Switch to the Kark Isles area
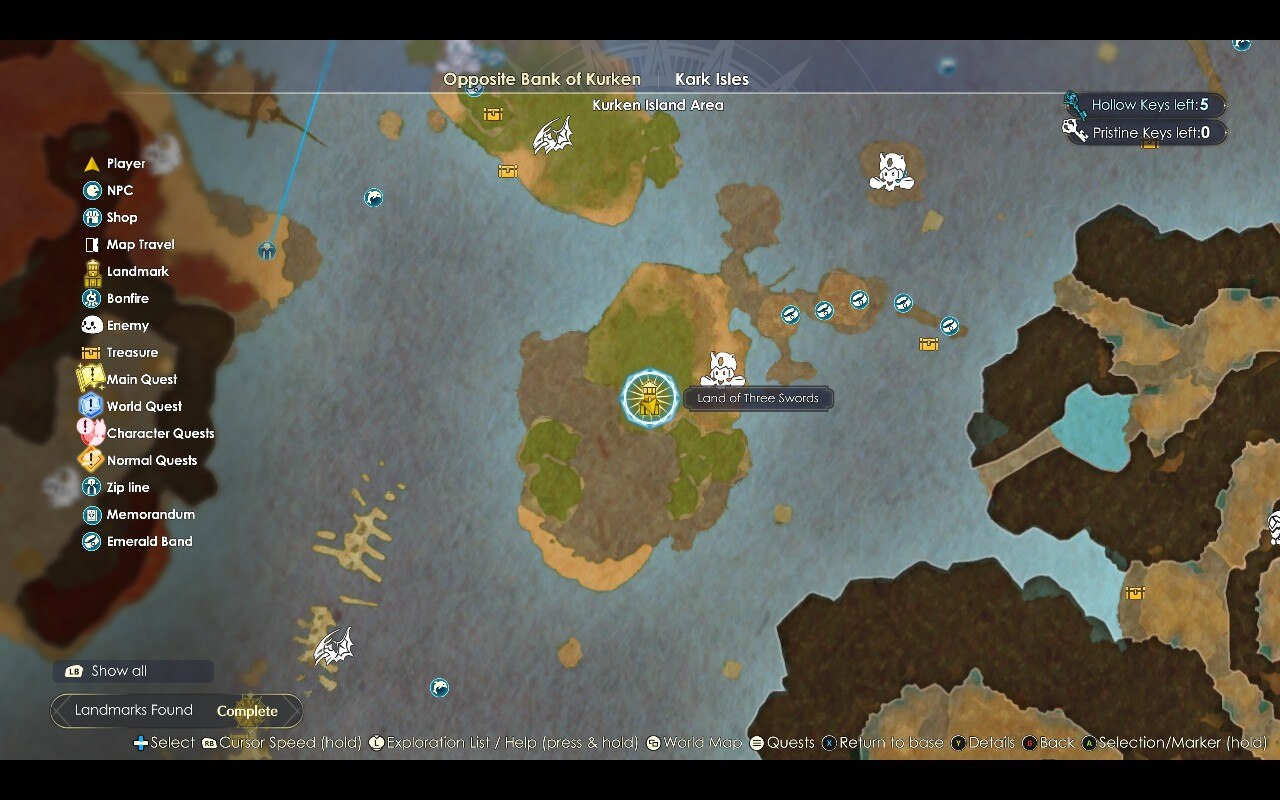The height and width of the screenshot is (800, 1280). 712,79
